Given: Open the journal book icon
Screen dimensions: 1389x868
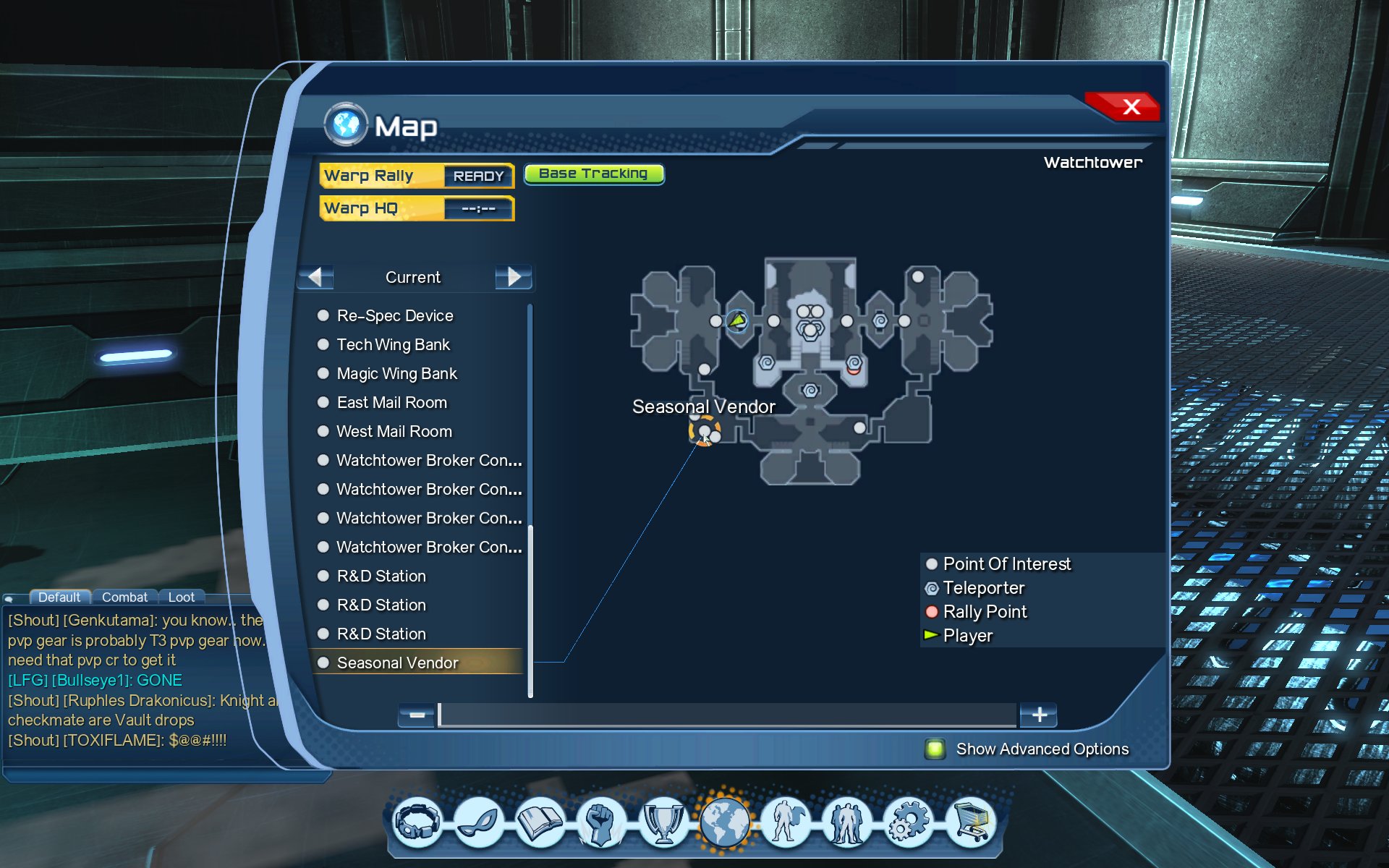Looking at the screenshot, I should coord(540,822).
